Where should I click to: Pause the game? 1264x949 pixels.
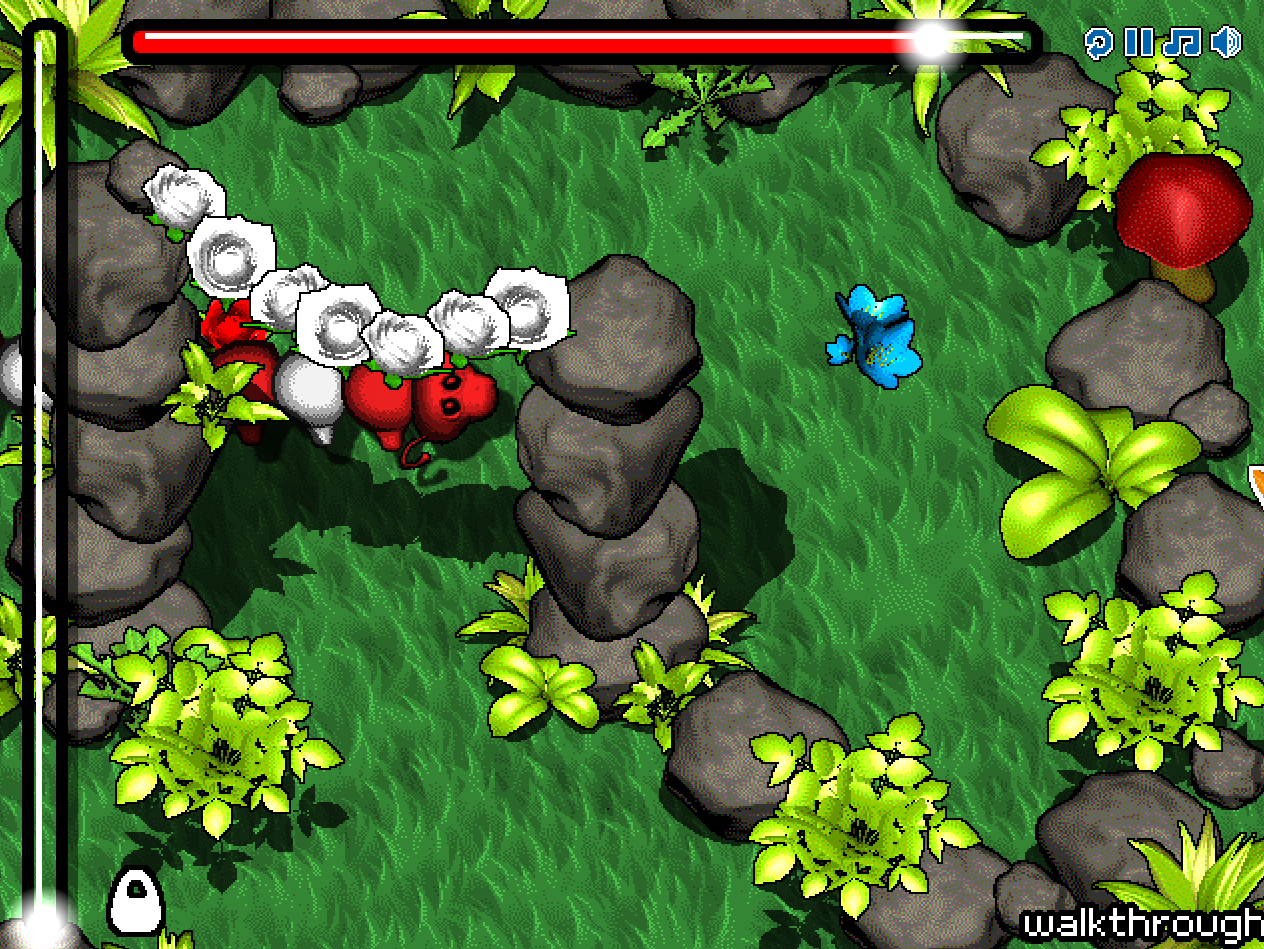pyautogui.click(x=1138, y=42)
